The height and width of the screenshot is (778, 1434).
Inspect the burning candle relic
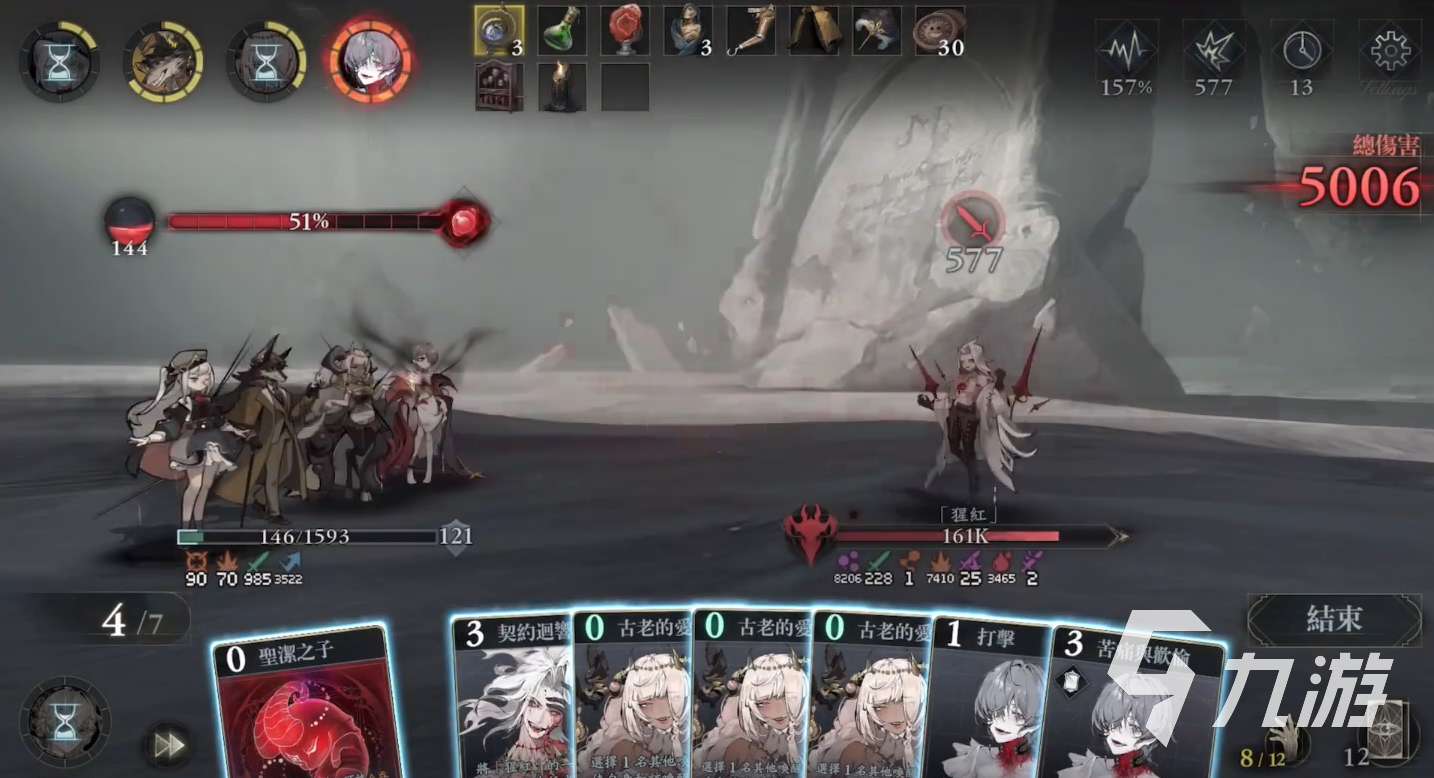tap(562, 87)
